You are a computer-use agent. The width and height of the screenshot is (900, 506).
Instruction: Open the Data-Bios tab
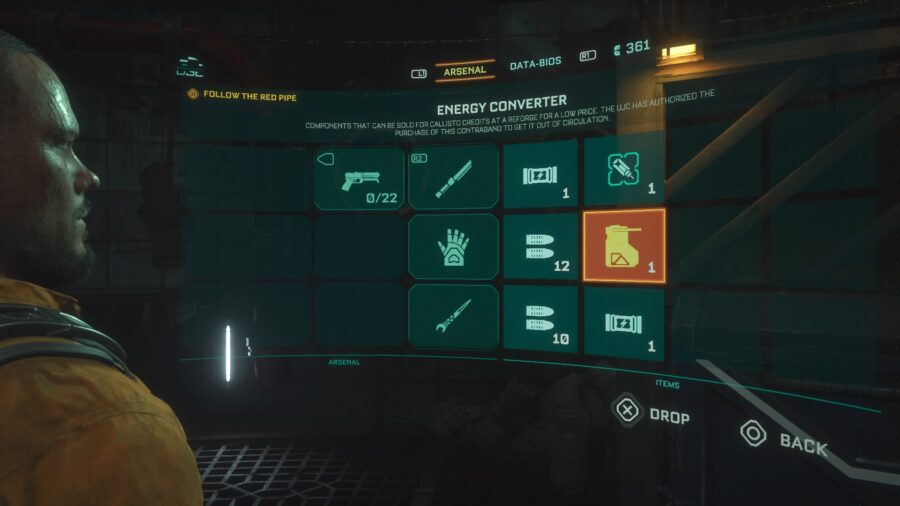534,65
